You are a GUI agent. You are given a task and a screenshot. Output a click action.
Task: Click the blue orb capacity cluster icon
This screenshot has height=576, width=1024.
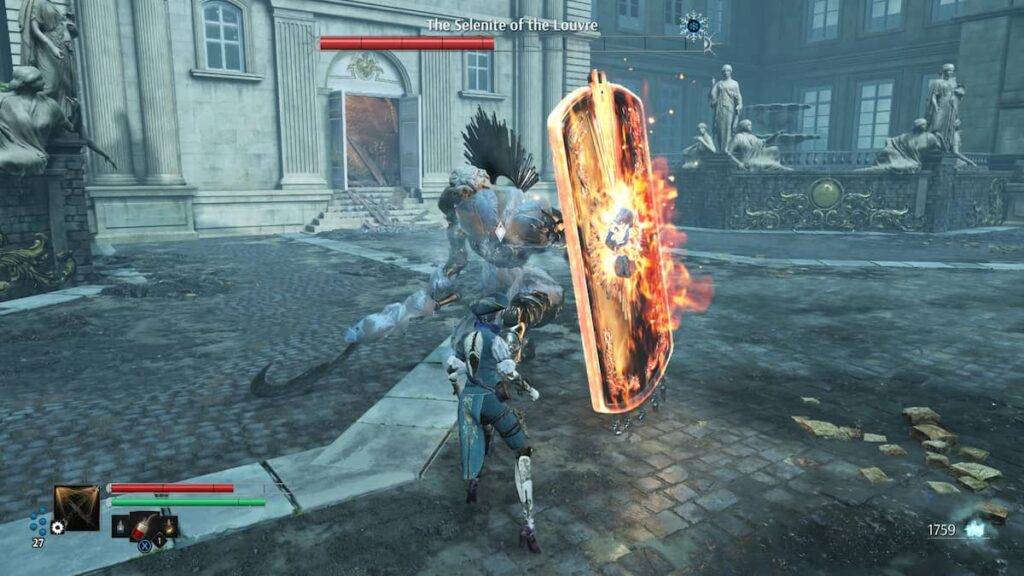click(x=39, y=521)
